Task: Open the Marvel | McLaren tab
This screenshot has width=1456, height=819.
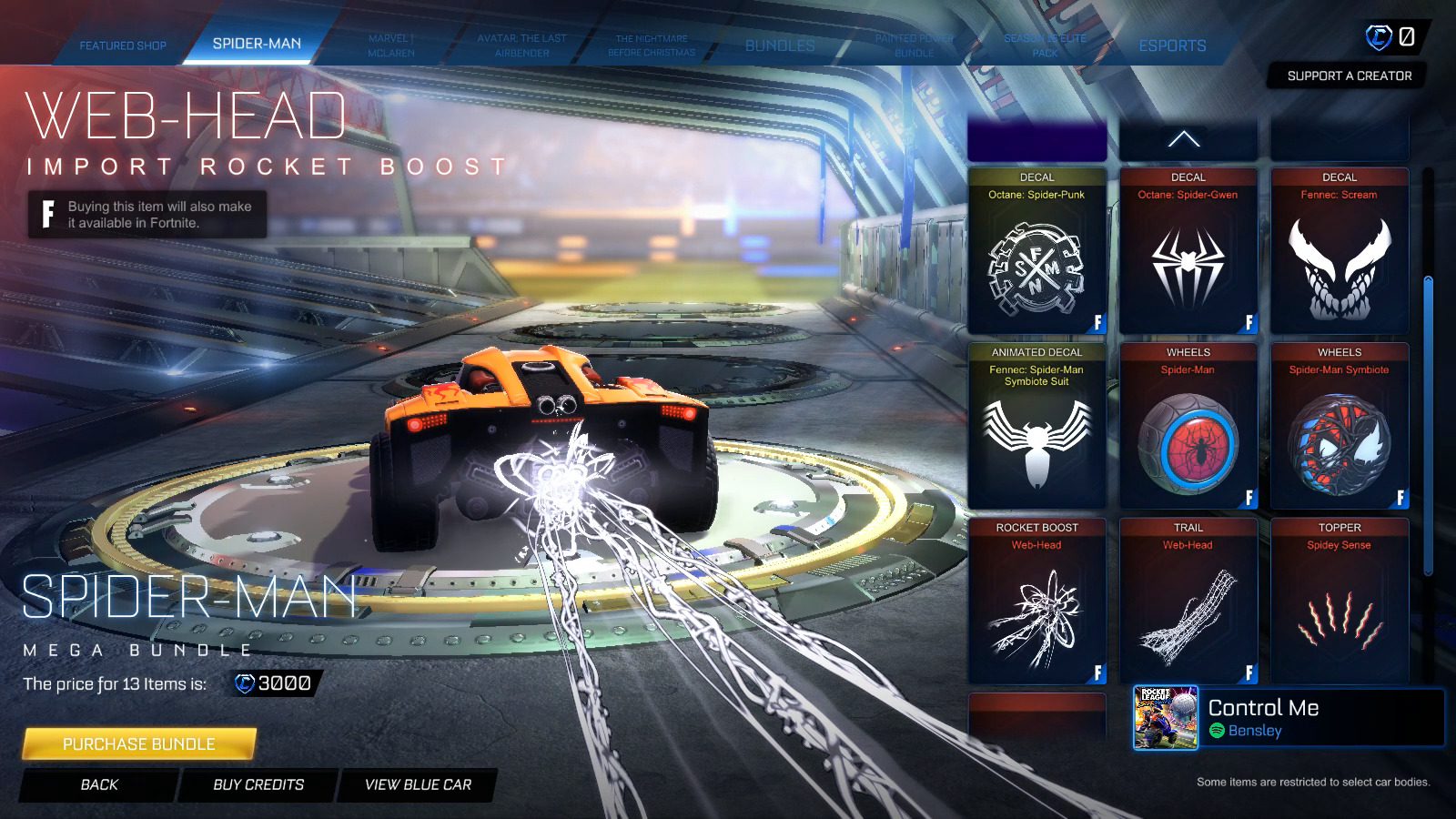Action: click(391, 45)
